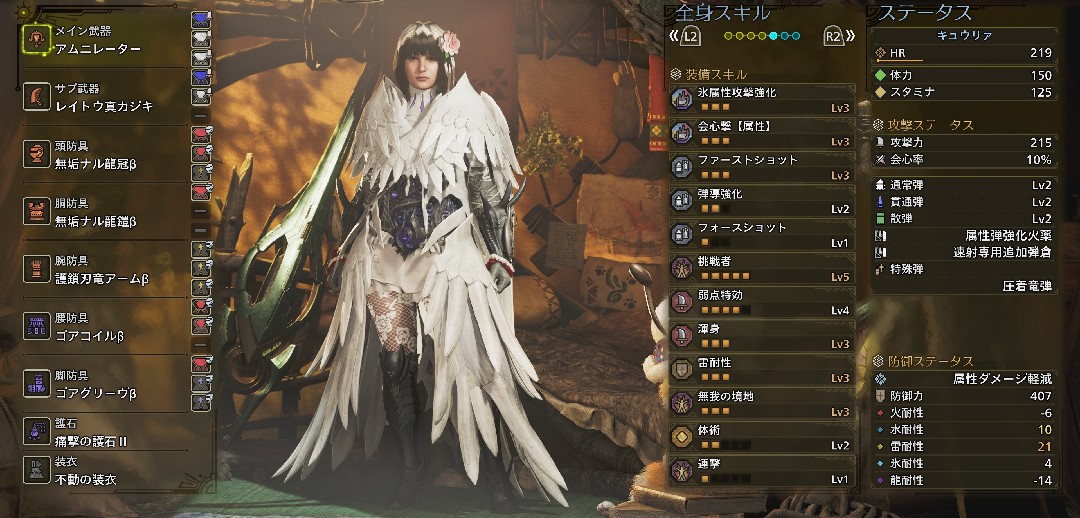Choose the head armor 無垢ナル龍冠β
The image size is (1080, 518).
[x=100, y=154]
